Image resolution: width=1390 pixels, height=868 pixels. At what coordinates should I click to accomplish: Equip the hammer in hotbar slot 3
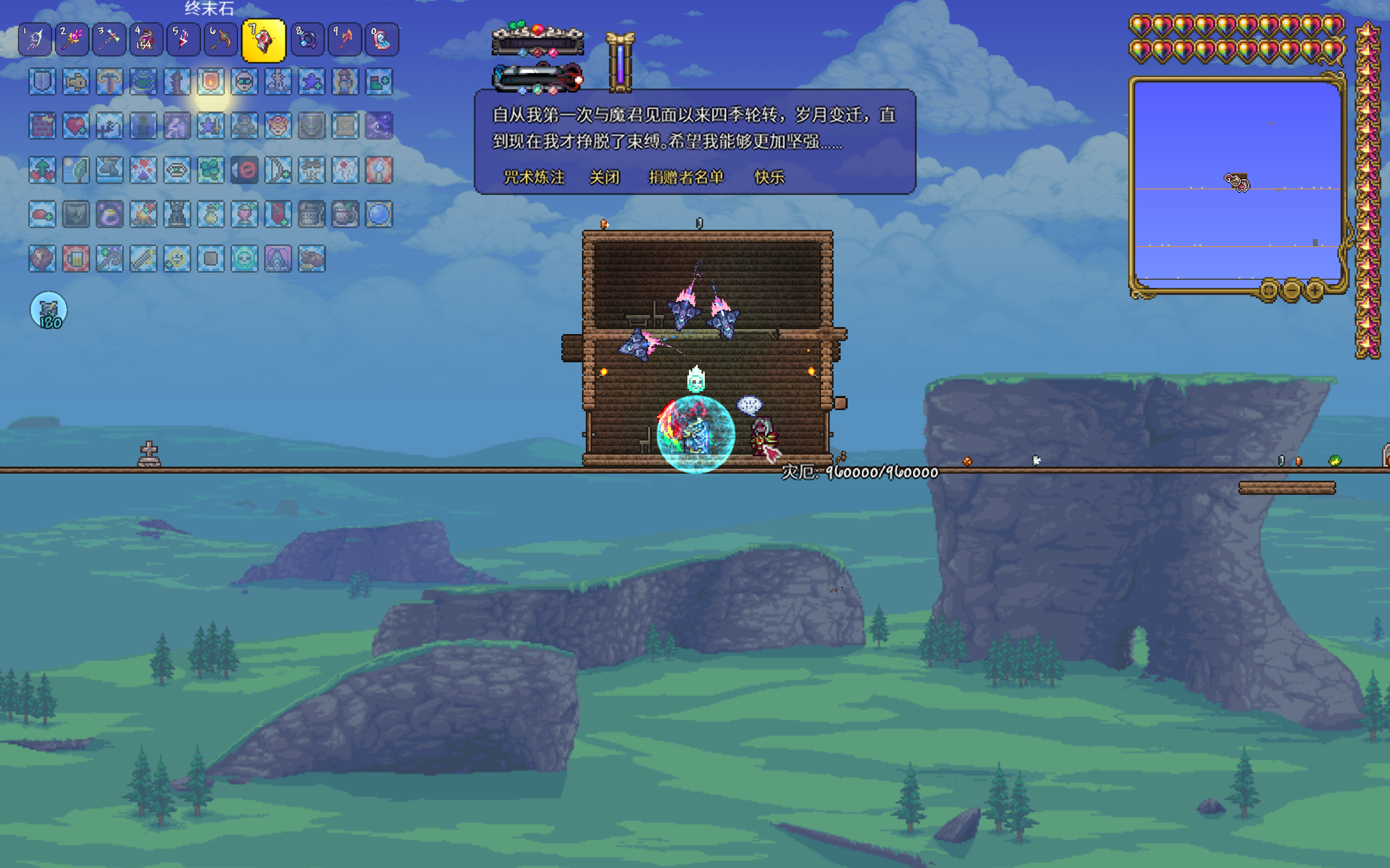pyautogui.click(x=109, y=40)
